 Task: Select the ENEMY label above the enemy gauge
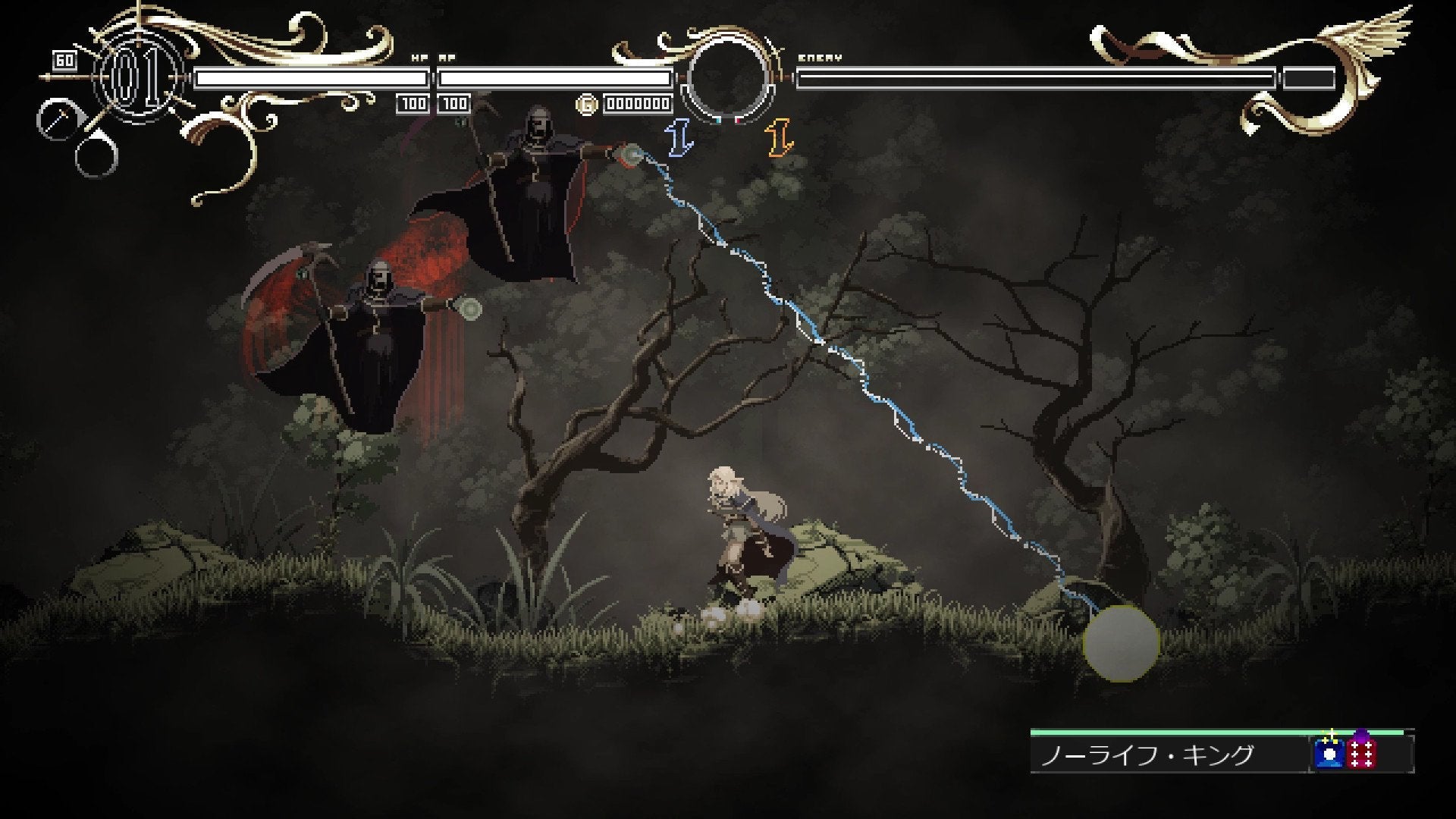point(819,55)
